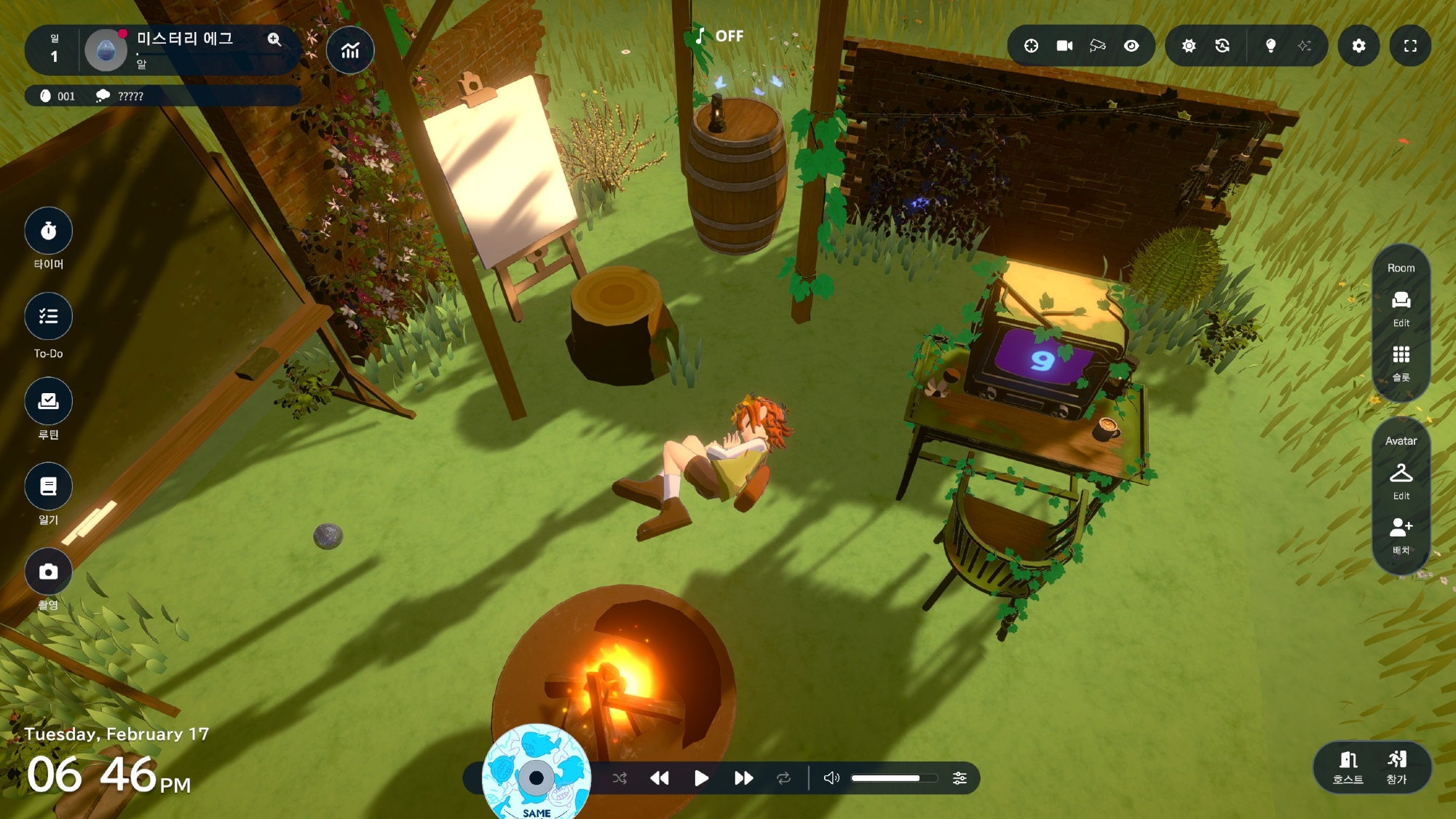
Task: Open the stats chart button
Action: pos(350,50)
